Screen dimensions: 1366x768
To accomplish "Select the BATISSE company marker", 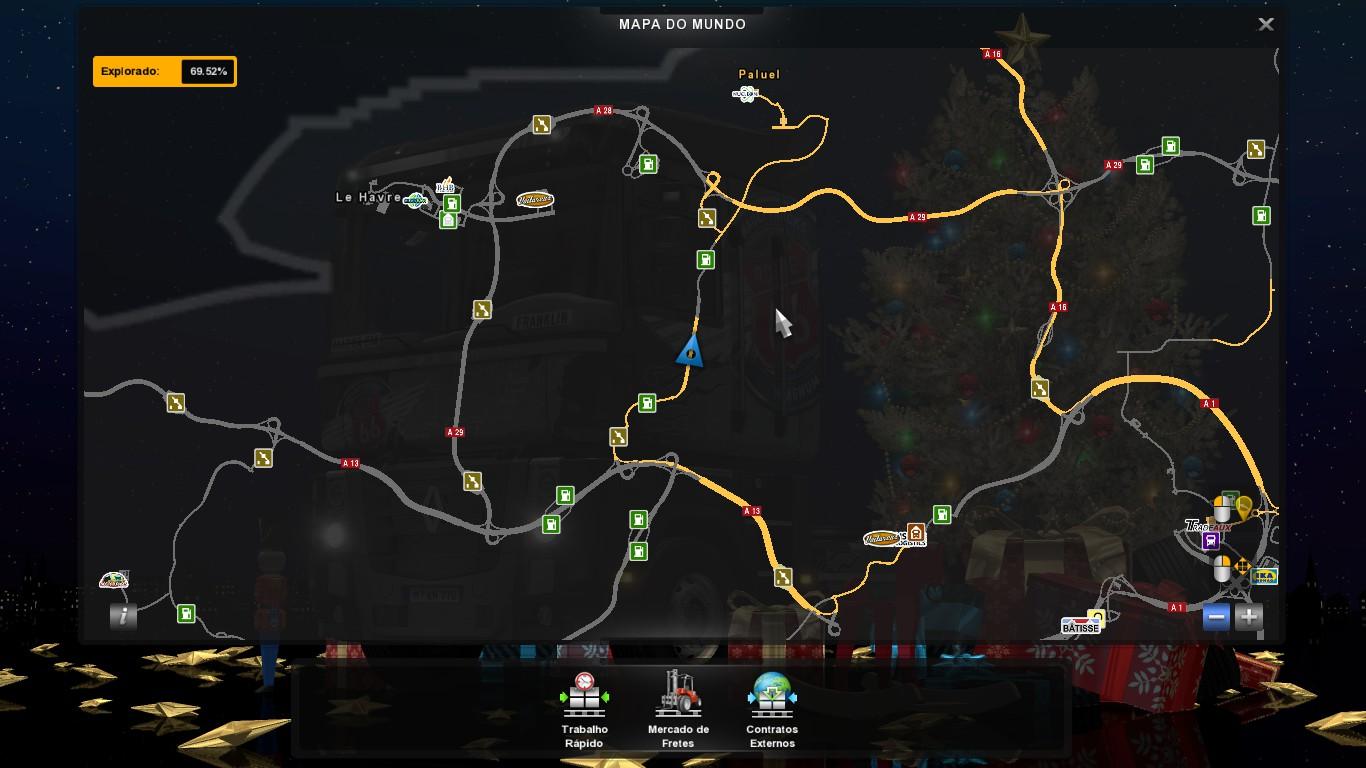I will coord(1080,627).
